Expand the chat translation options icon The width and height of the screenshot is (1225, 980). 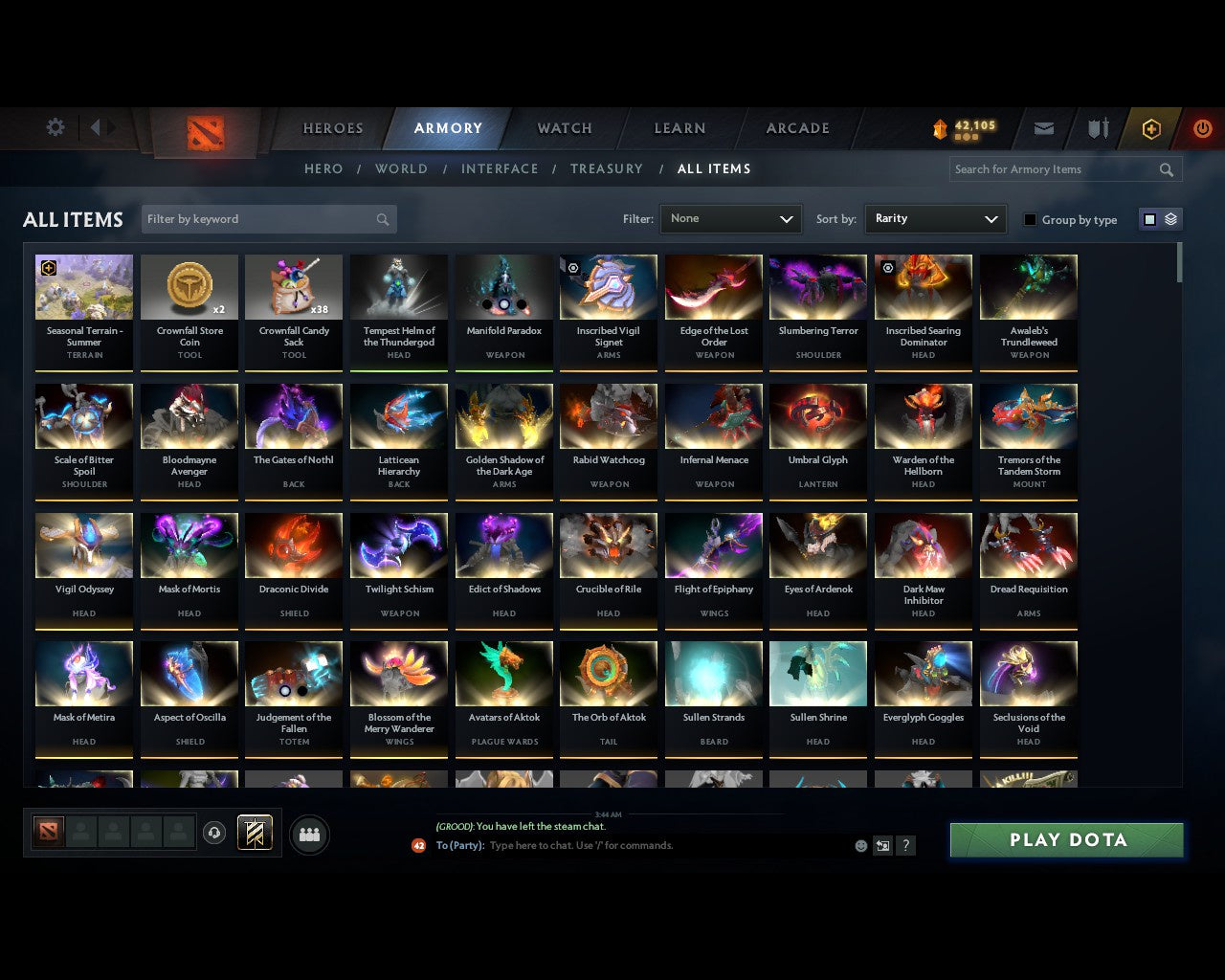pos(882,846)
